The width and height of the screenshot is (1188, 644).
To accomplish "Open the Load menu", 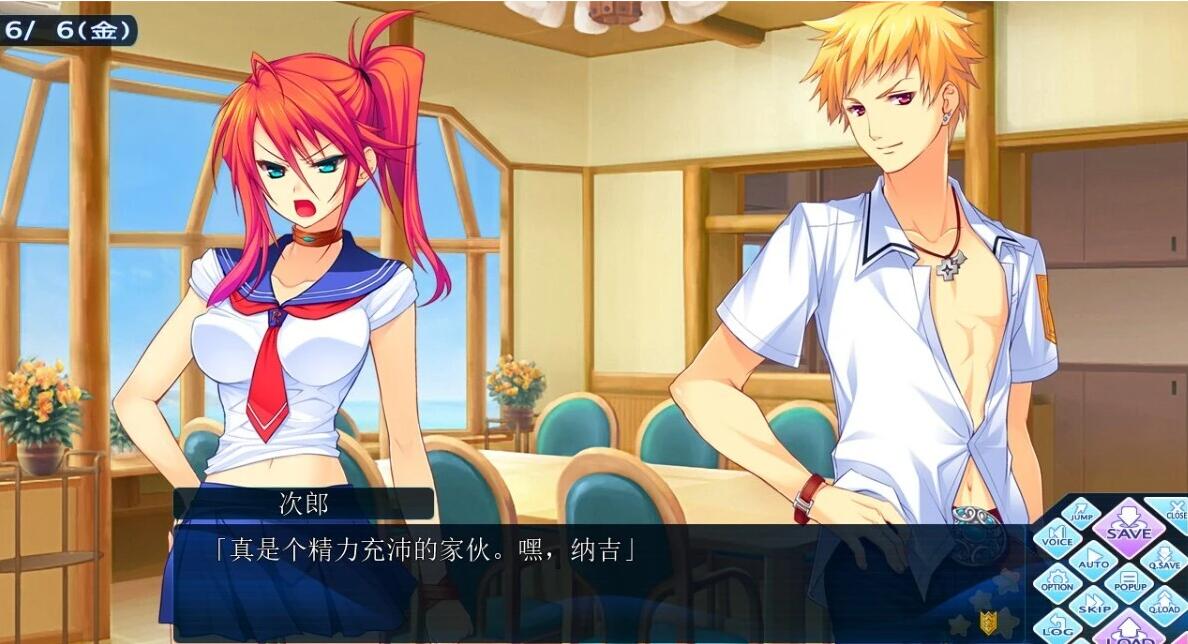I will (1128, 632).
